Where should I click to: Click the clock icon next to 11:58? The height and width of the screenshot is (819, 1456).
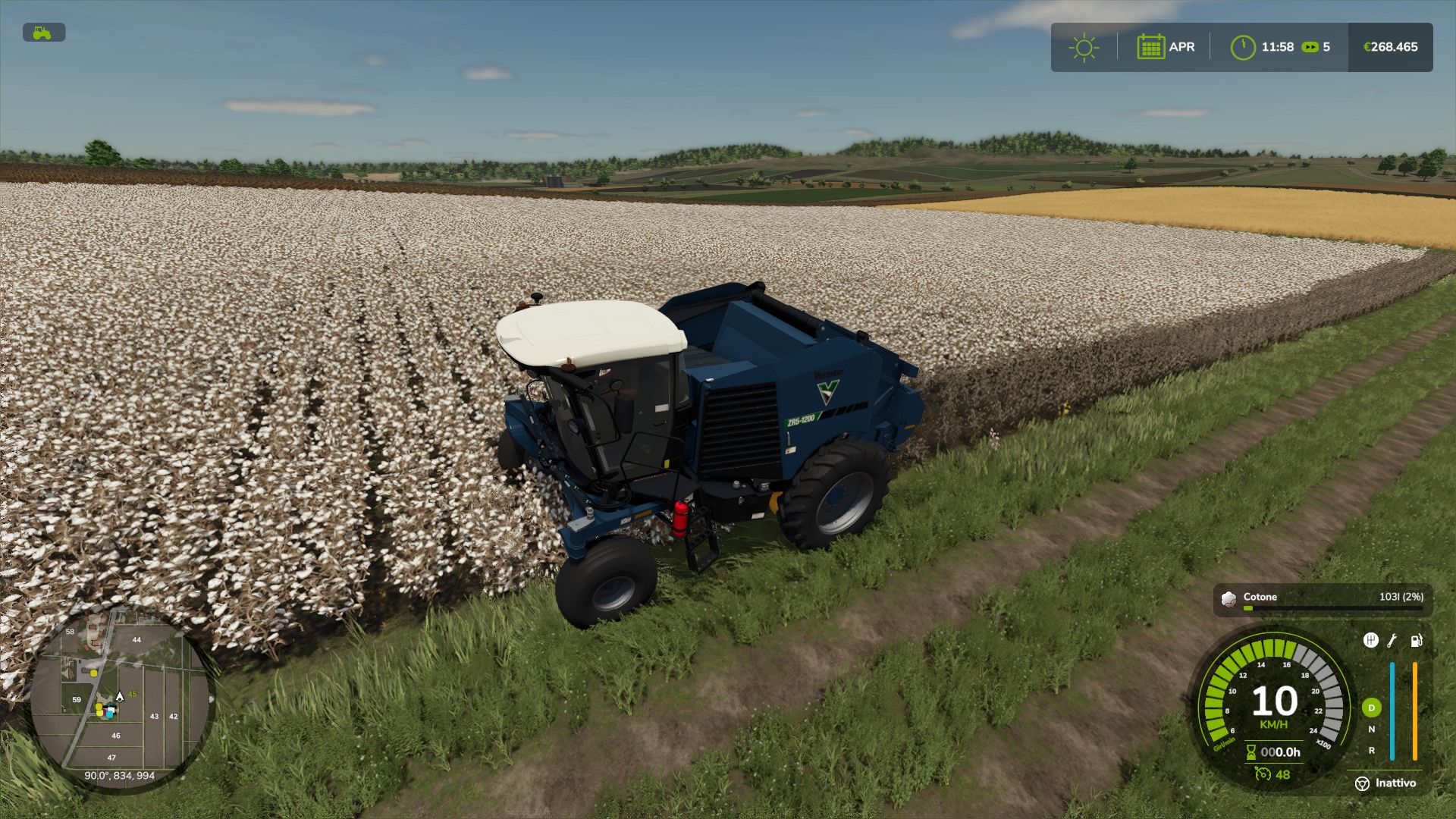point(1243,47)
